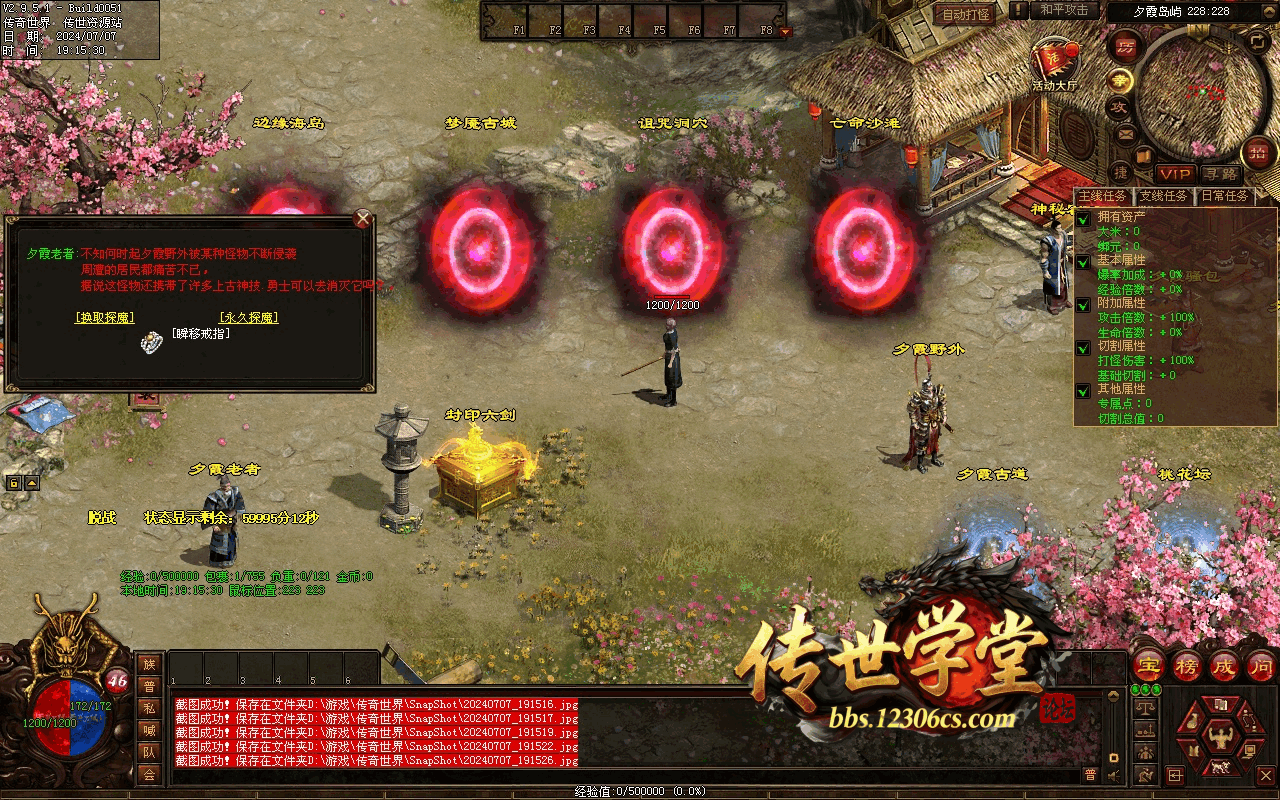Switch to the 主线任务 tab
The width and height of the screenshot is (1280, 800).
[x=1104, y=197]
